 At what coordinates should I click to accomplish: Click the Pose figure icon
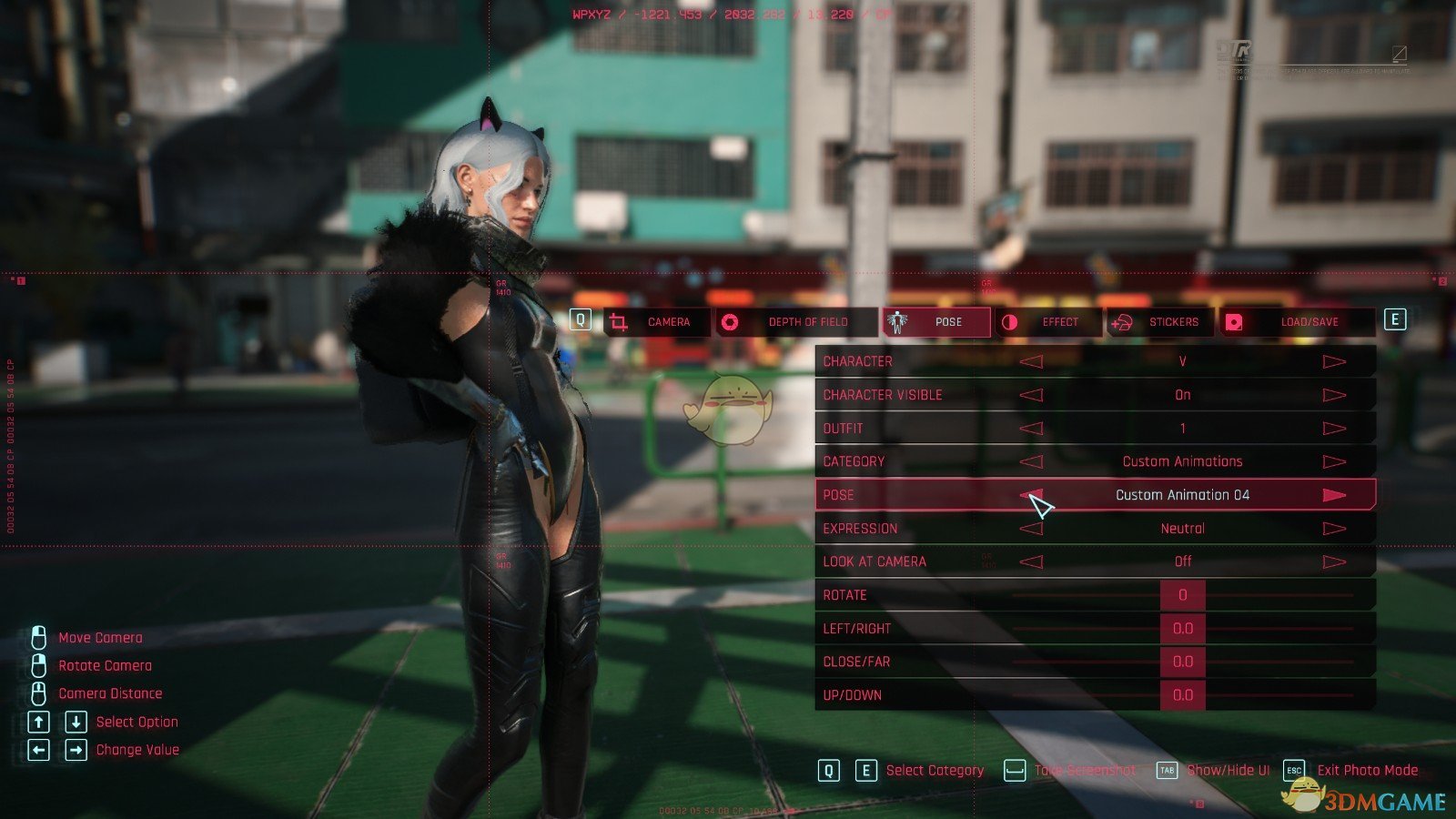pyautogui.click(x=895, y=322)
